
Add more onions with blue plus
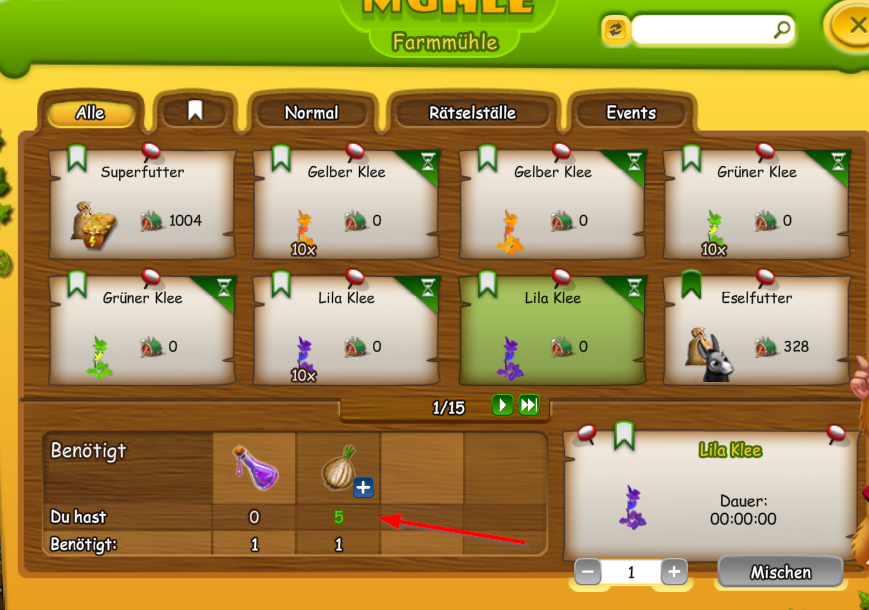tap(362, 487)
